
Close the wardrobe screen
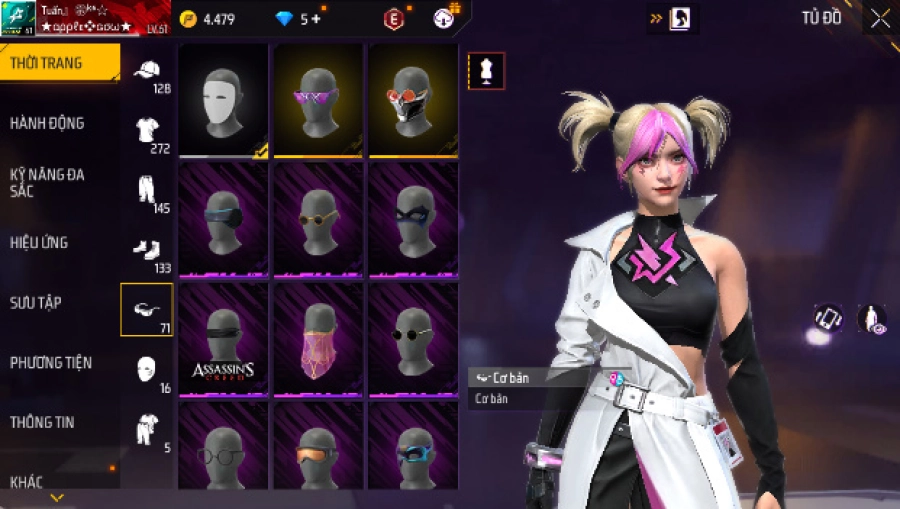pyautogui.click(x=880, y=18)
